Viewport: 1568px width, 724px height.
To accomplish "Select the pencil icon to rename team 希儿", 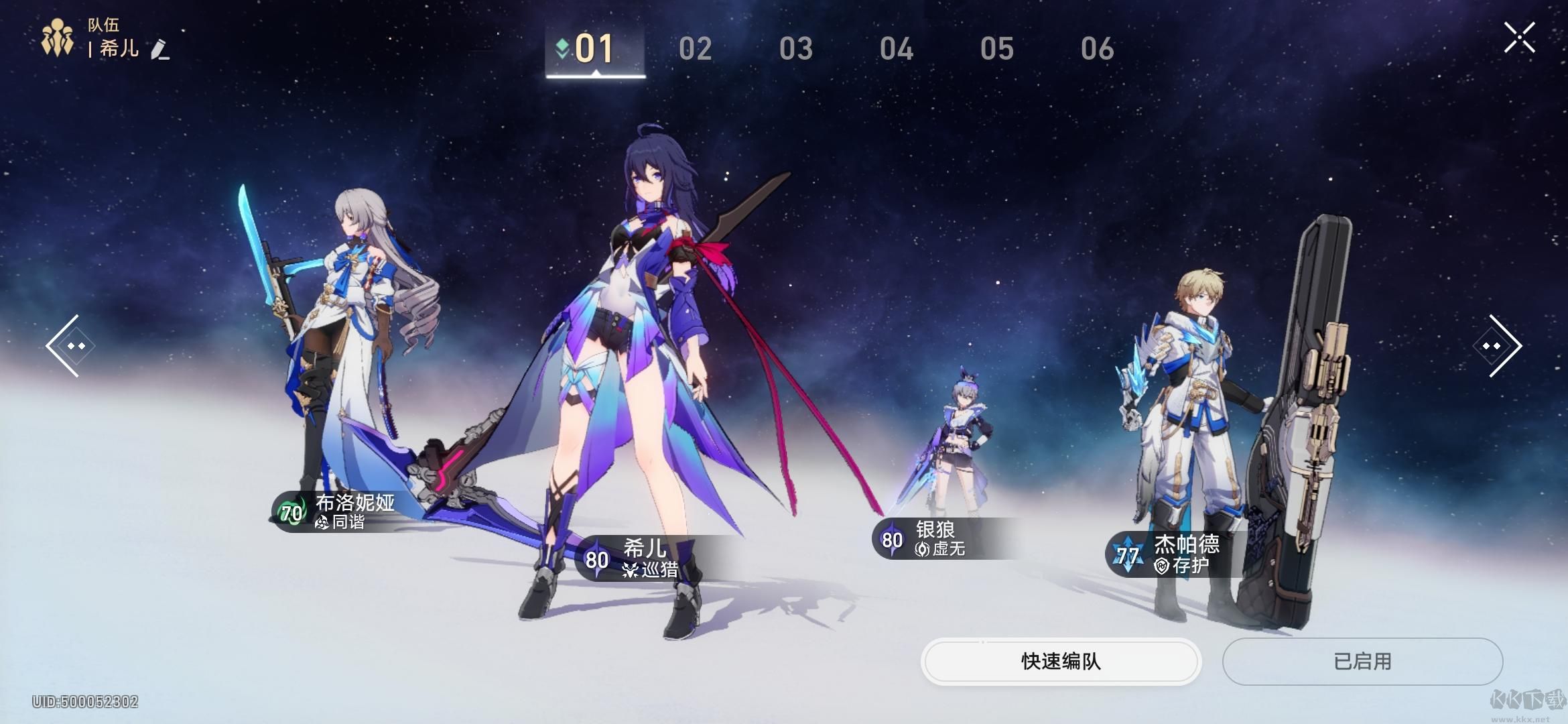I will [x=161, y=52].
